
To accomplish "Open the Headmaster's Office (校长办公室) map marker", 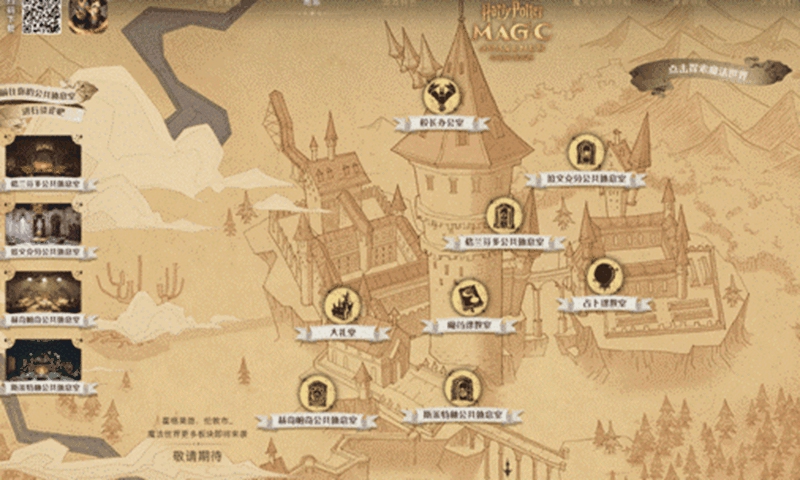I will coord(441,97).
